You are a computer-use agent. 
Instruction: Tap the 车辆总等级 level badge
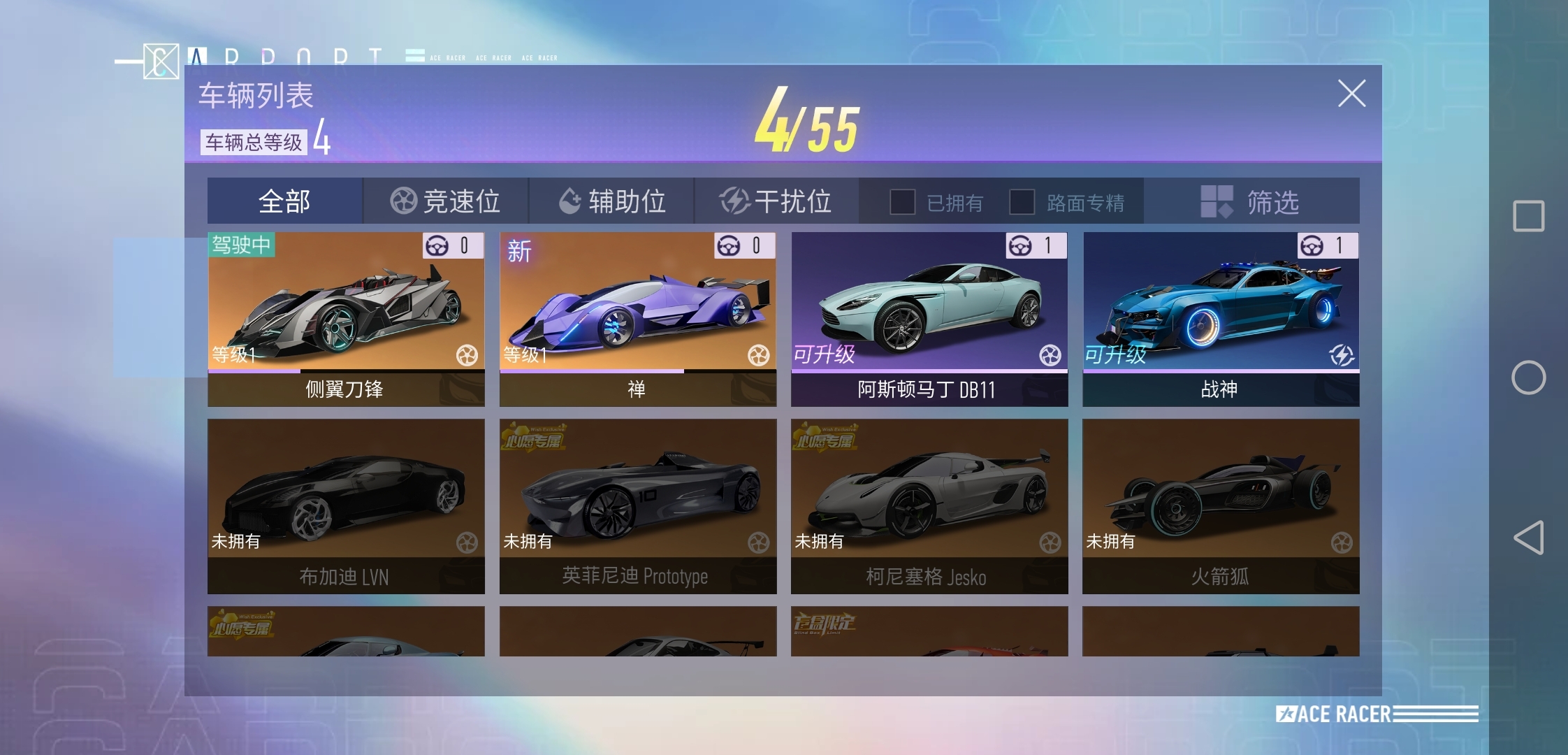[x=256, y=143]
